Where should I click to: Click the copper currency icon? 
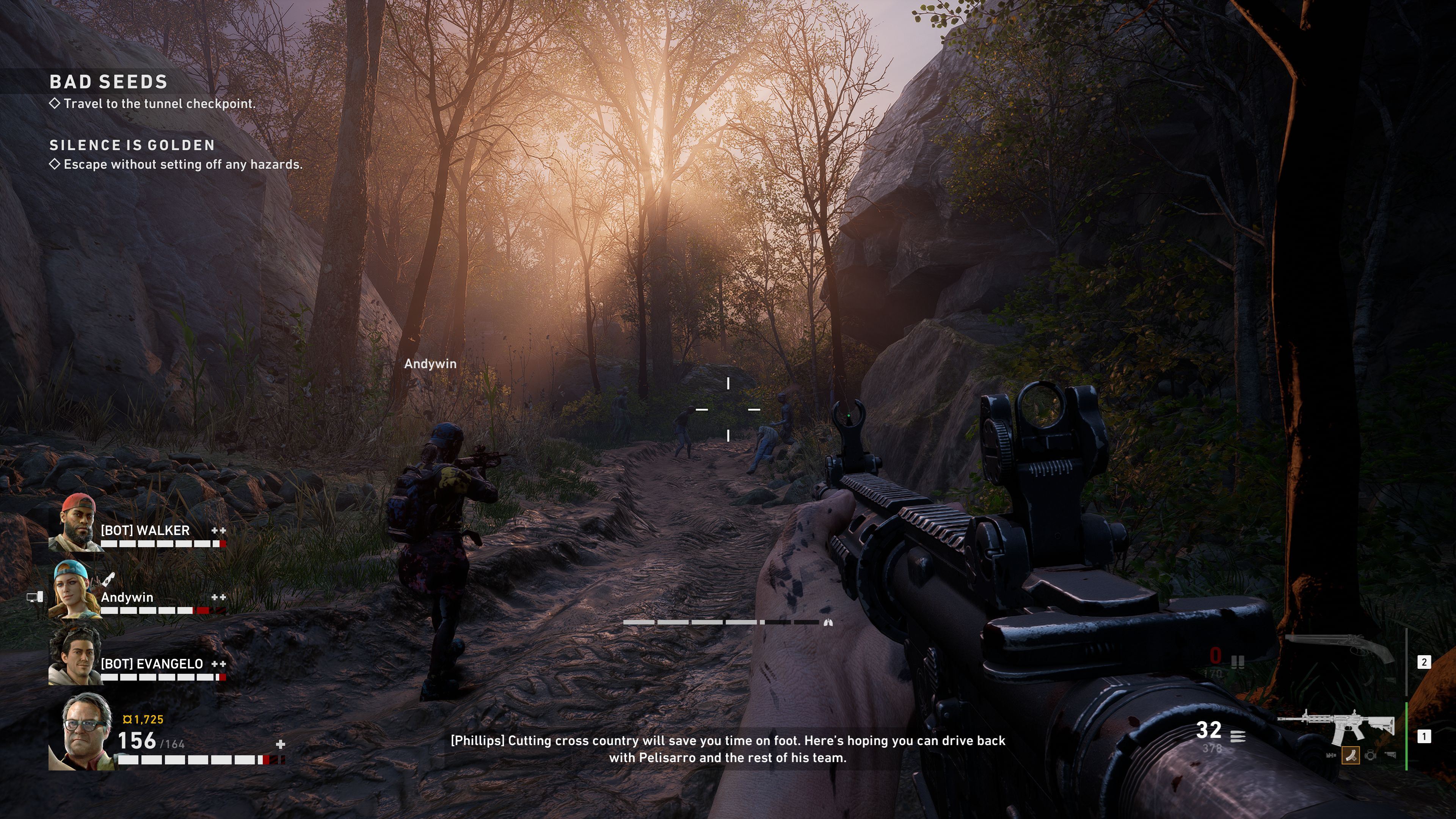coord(127,720)
